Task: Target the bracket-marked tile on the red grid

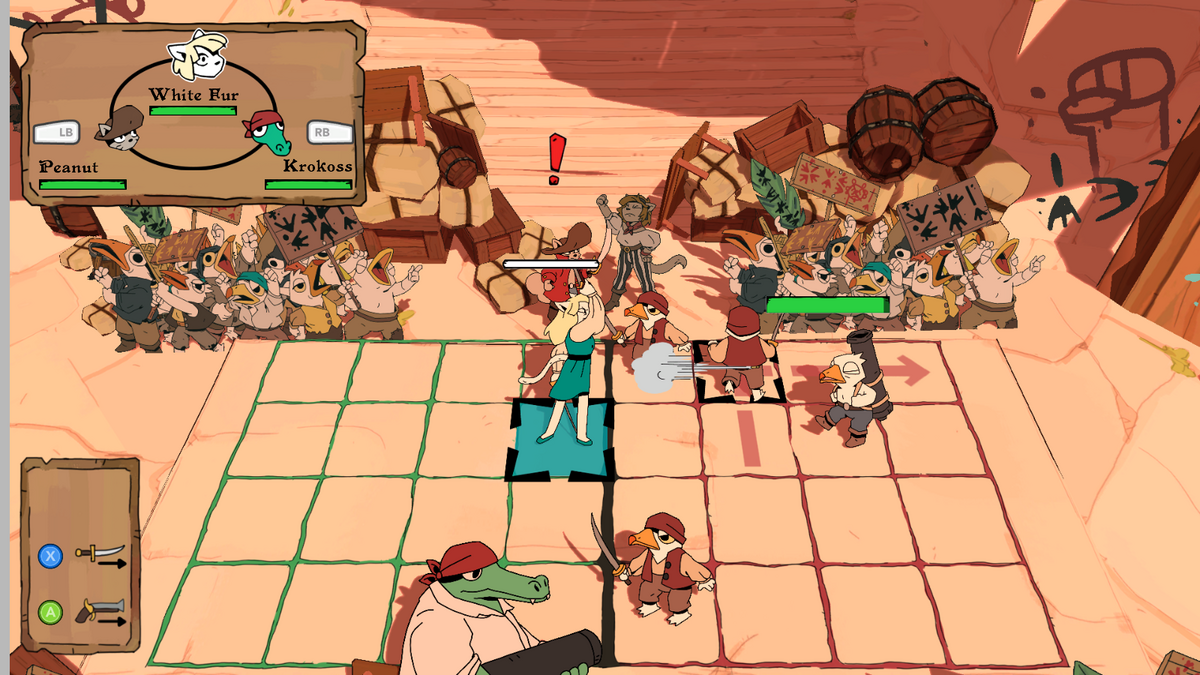Action: pyautogui.click(x=740, y=372)
